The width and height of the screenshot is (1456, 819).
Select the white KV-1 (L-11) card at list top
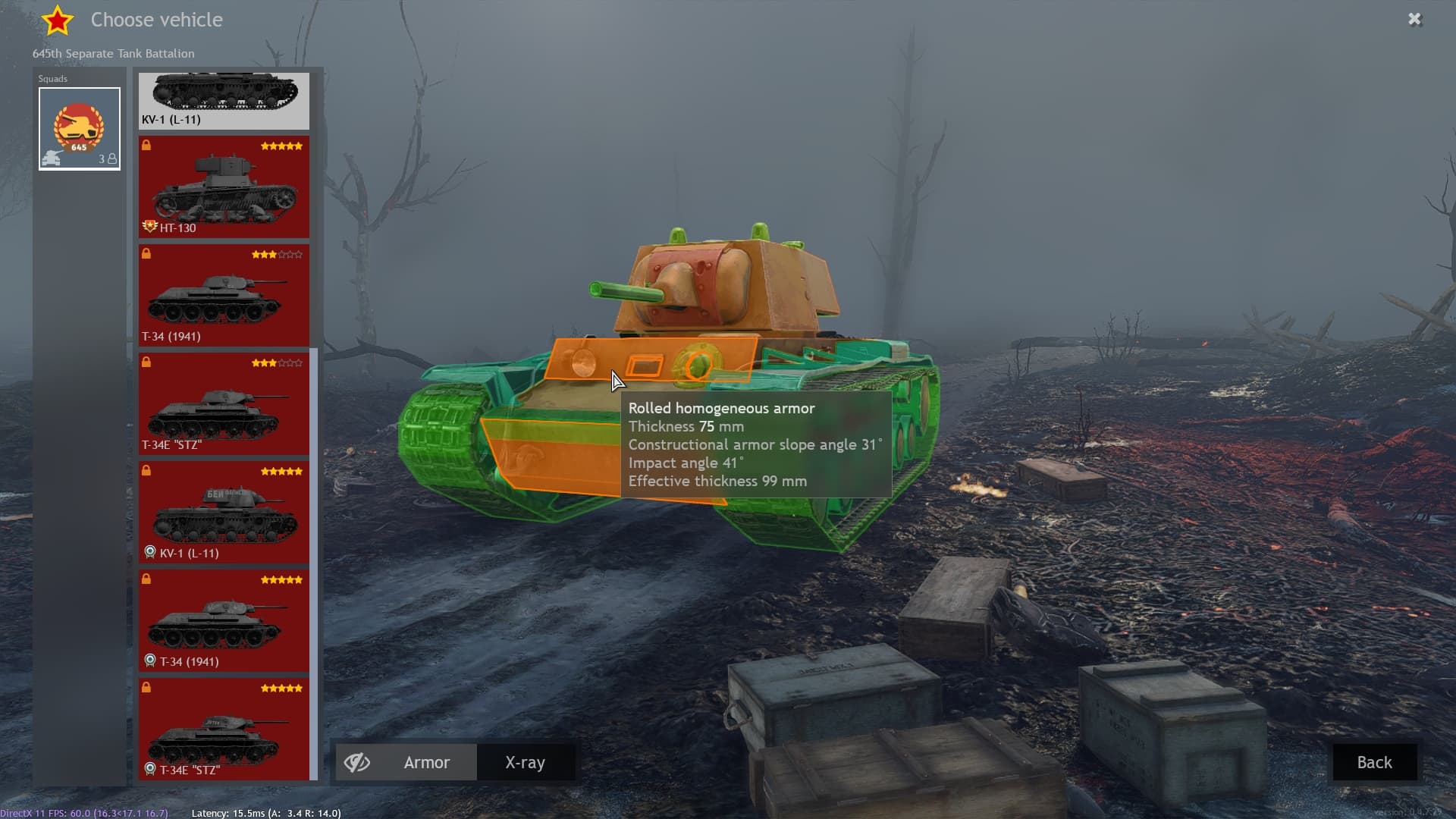click(224, 100)
